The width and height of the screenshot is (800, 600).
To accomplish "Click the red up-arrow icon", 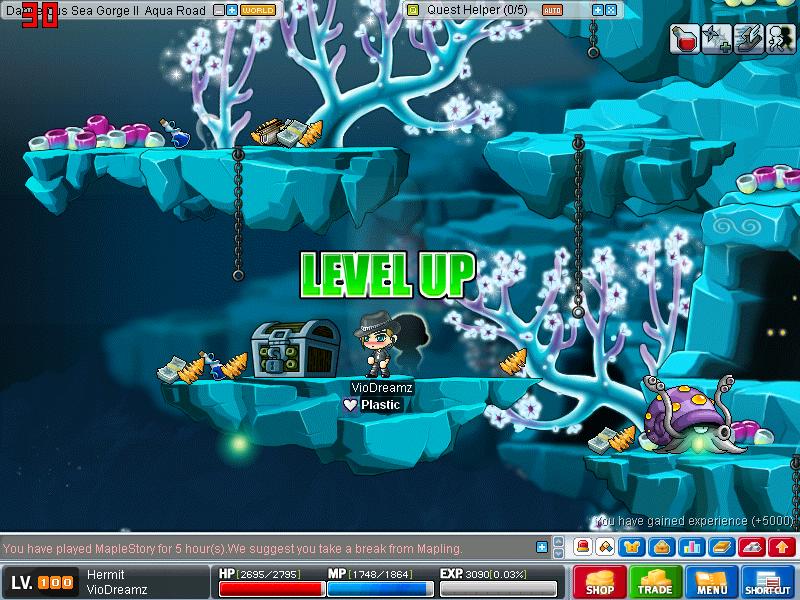I will (783, 547).
